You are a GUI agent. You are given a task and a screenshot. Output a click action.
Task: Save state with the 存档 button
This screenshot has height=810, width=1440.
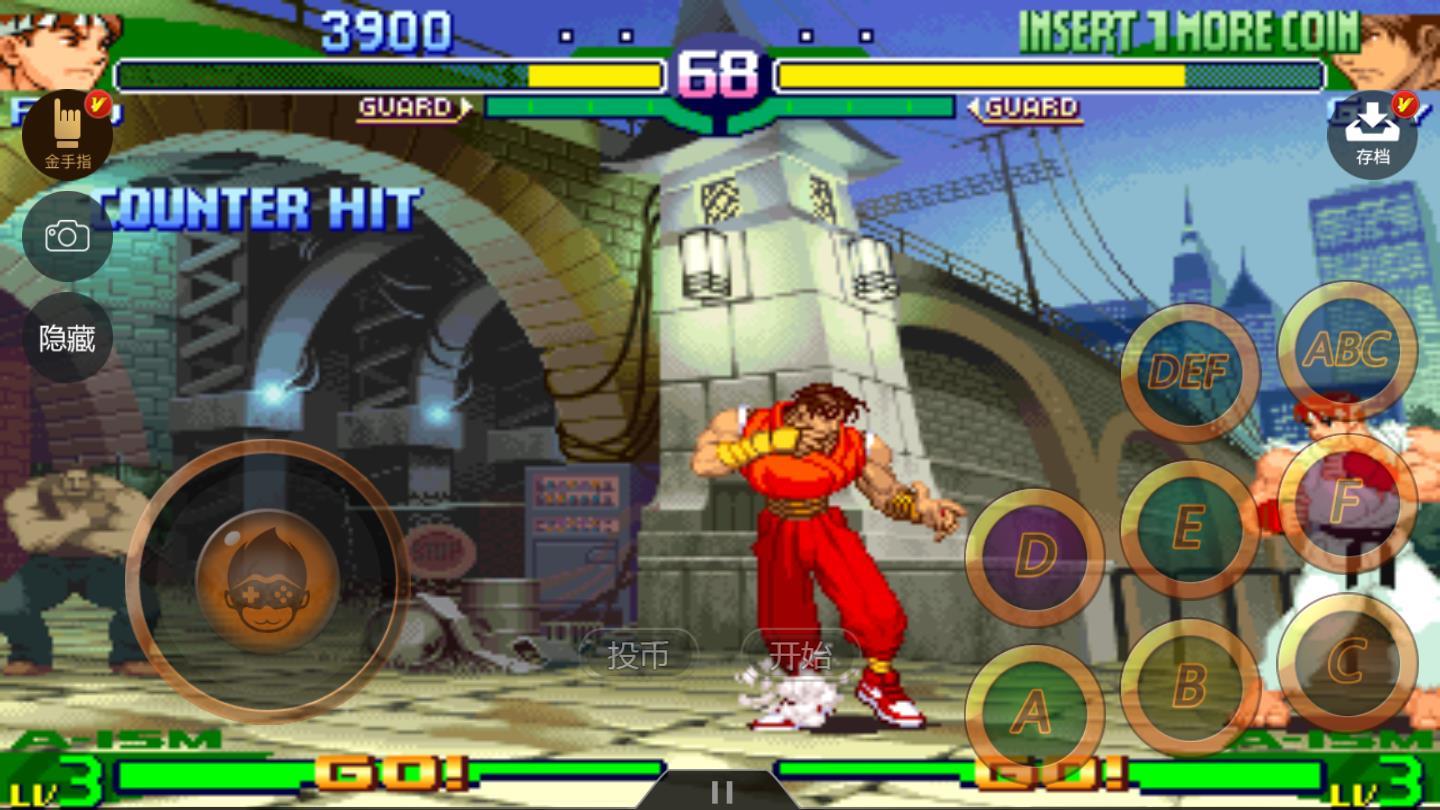[1372, 135]
